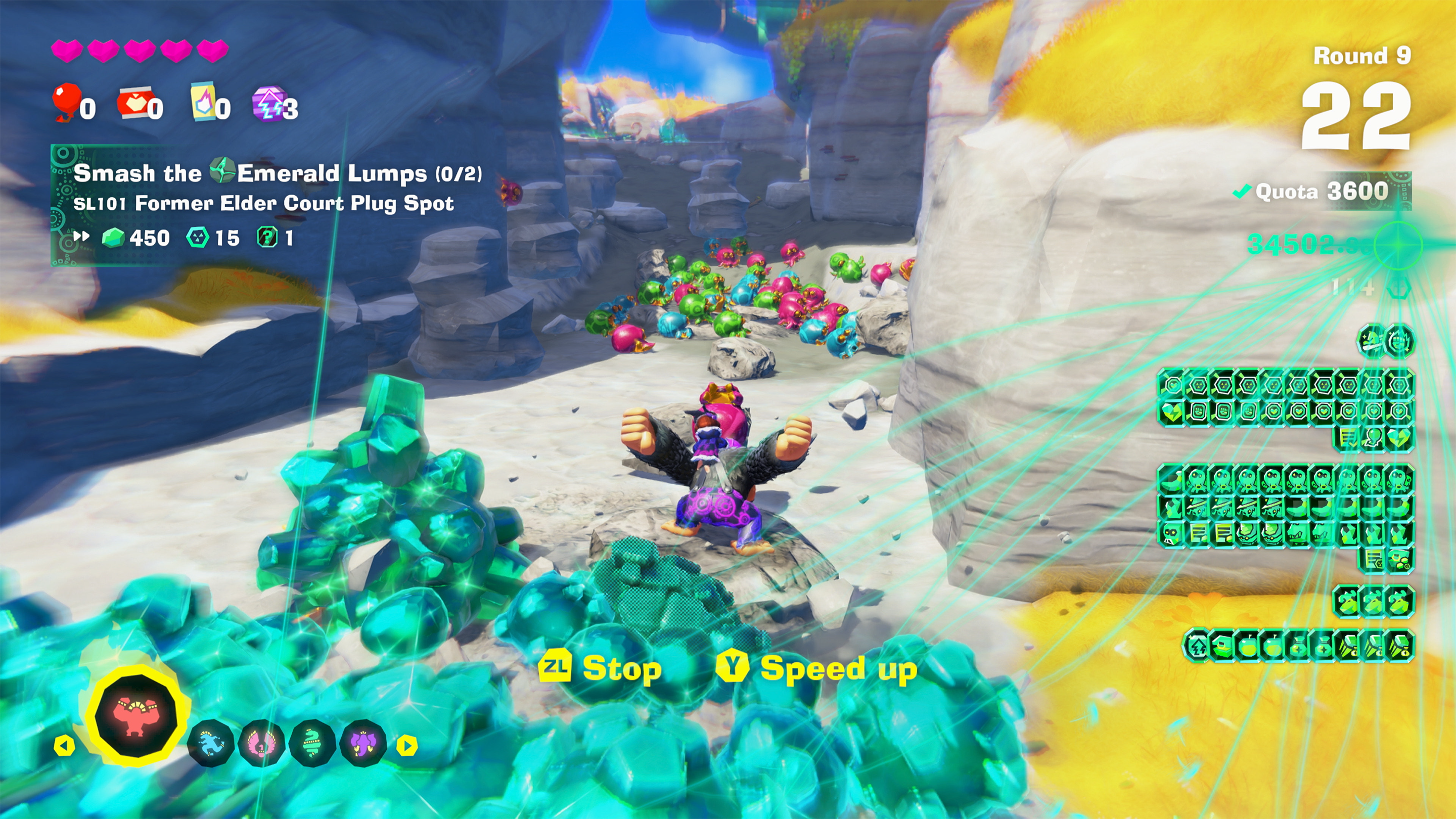View the treasure chest perk icon
The width and height of the screenshot is (1456, 819).
tap(1222, 646)
